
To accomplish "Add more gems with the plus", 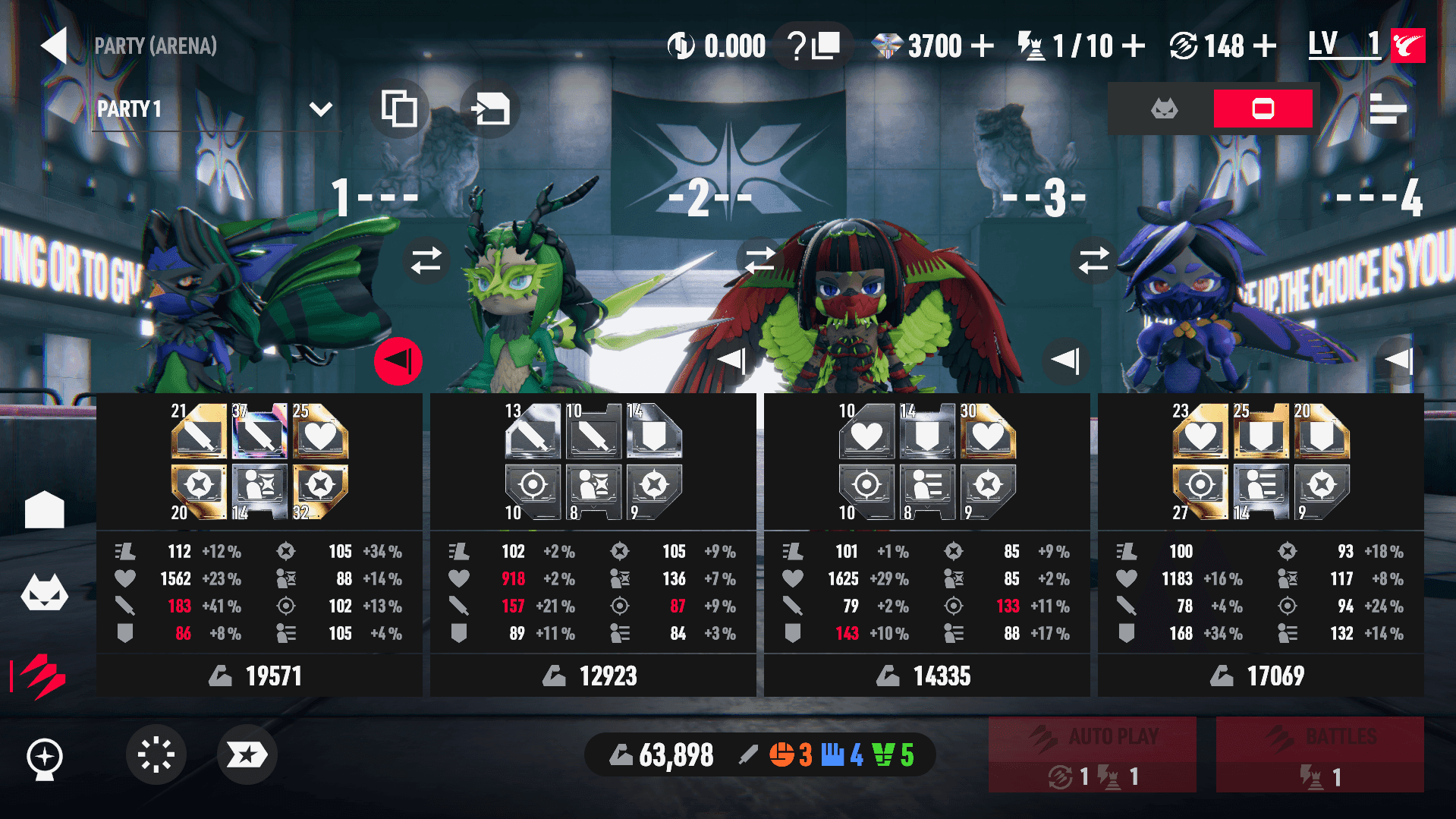I will (983, 46).
